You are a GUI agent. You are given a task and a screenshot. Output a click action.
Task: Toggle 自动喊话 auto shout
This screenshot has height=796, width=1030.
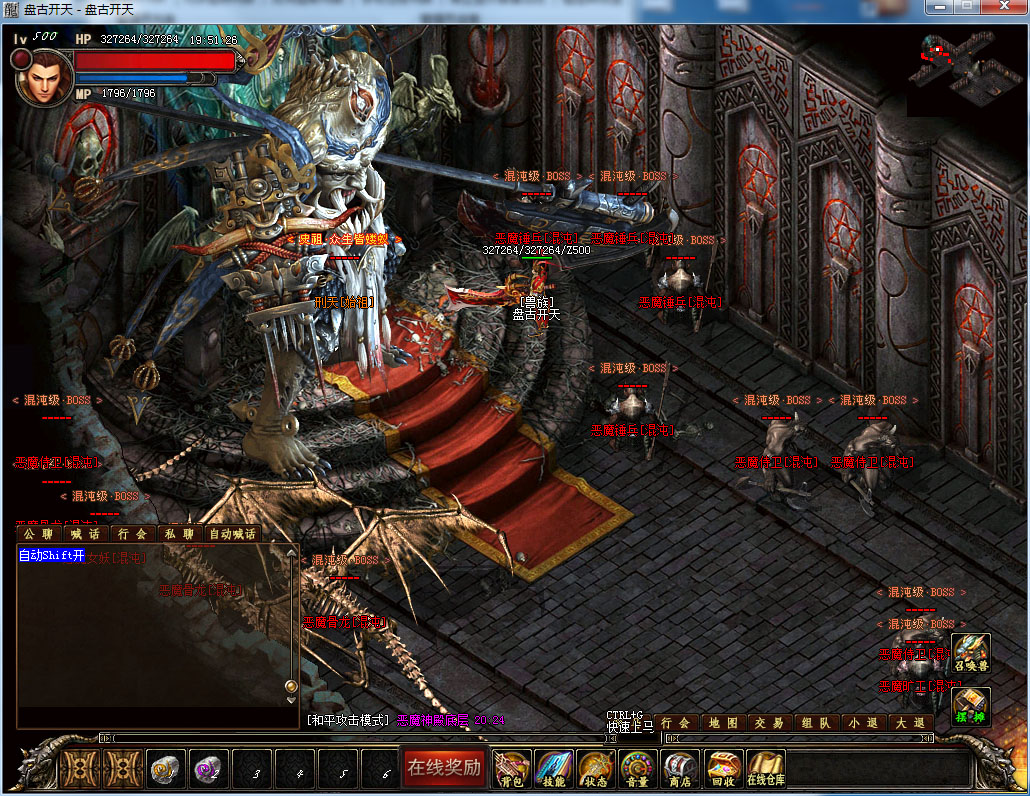(x=232, y=534)
